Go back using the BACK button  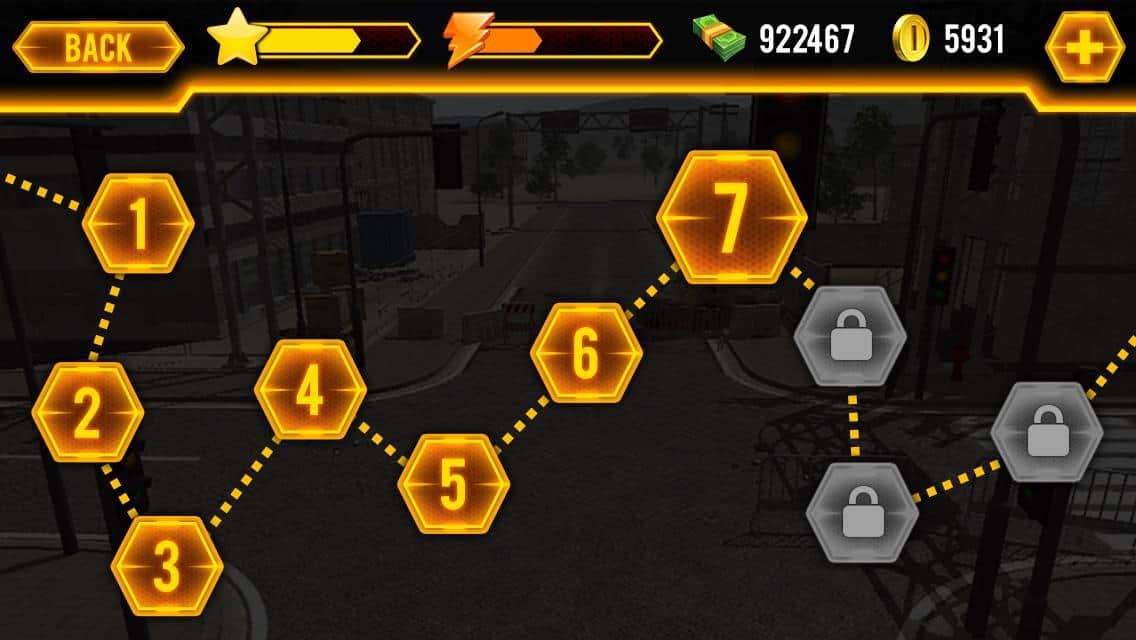[98, 46]
